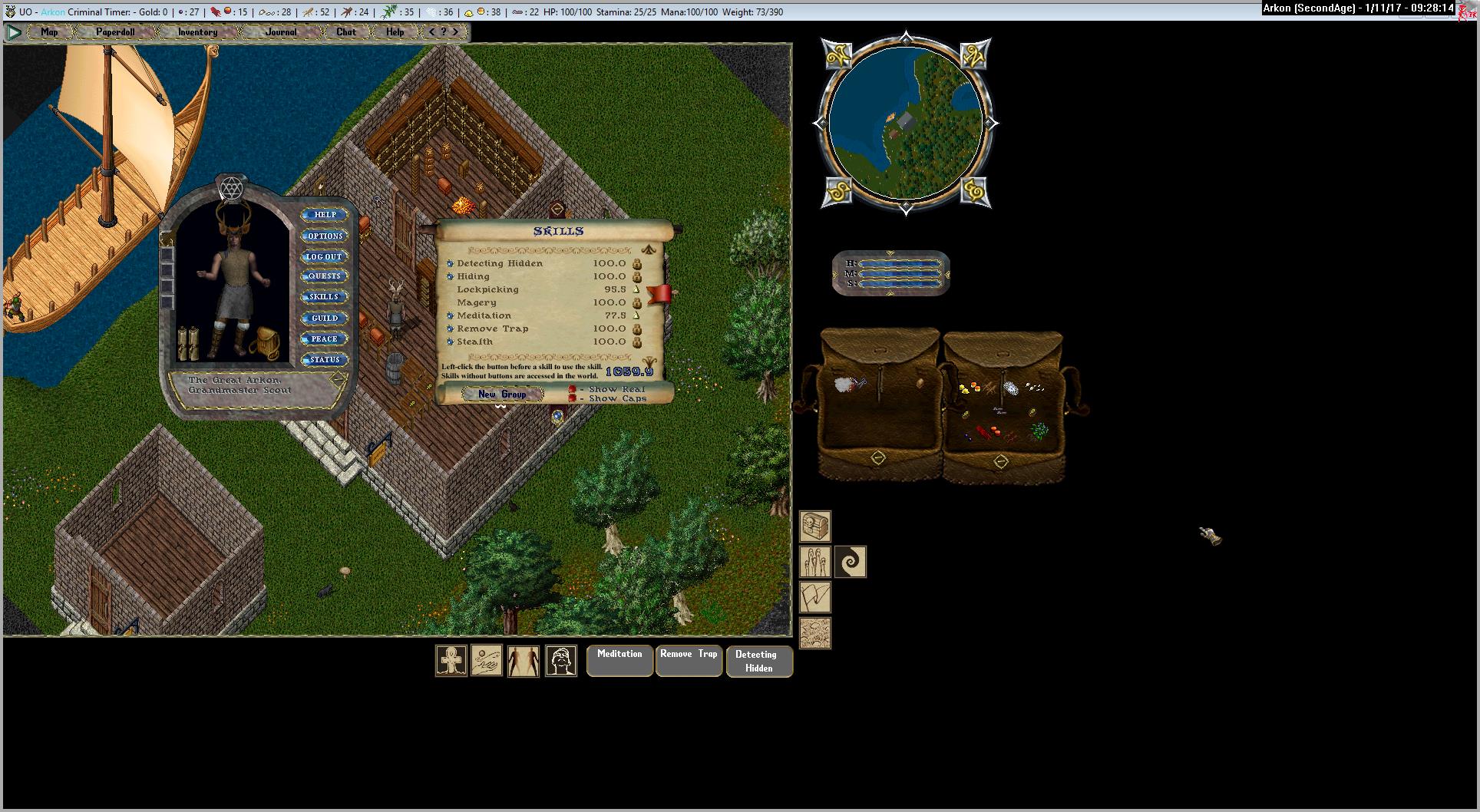Click New Group in the skills scroll
1480x812 pixels.
tap(502, 394)
